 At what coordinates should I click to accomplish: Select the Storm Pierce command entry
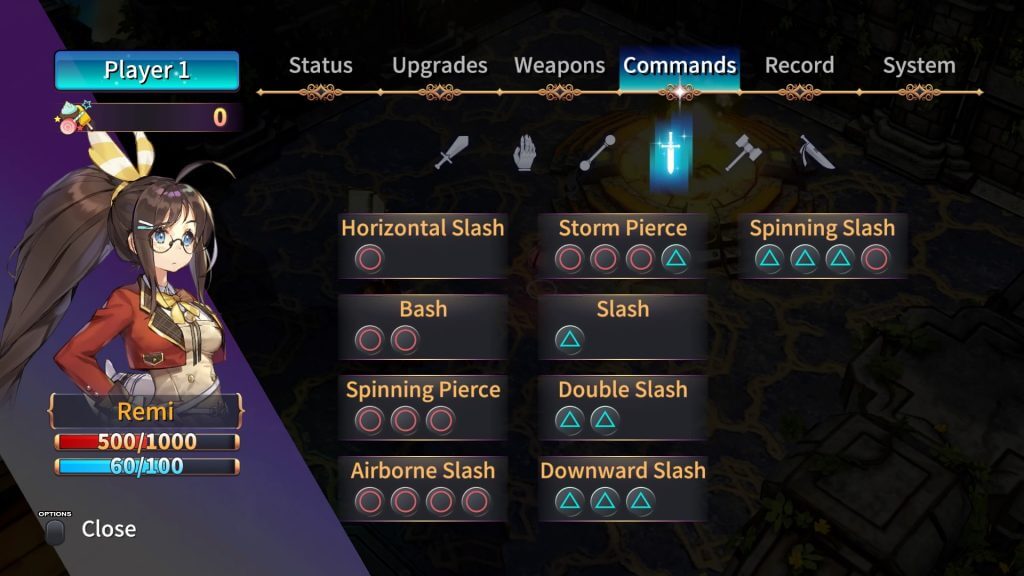click(622, 245)
